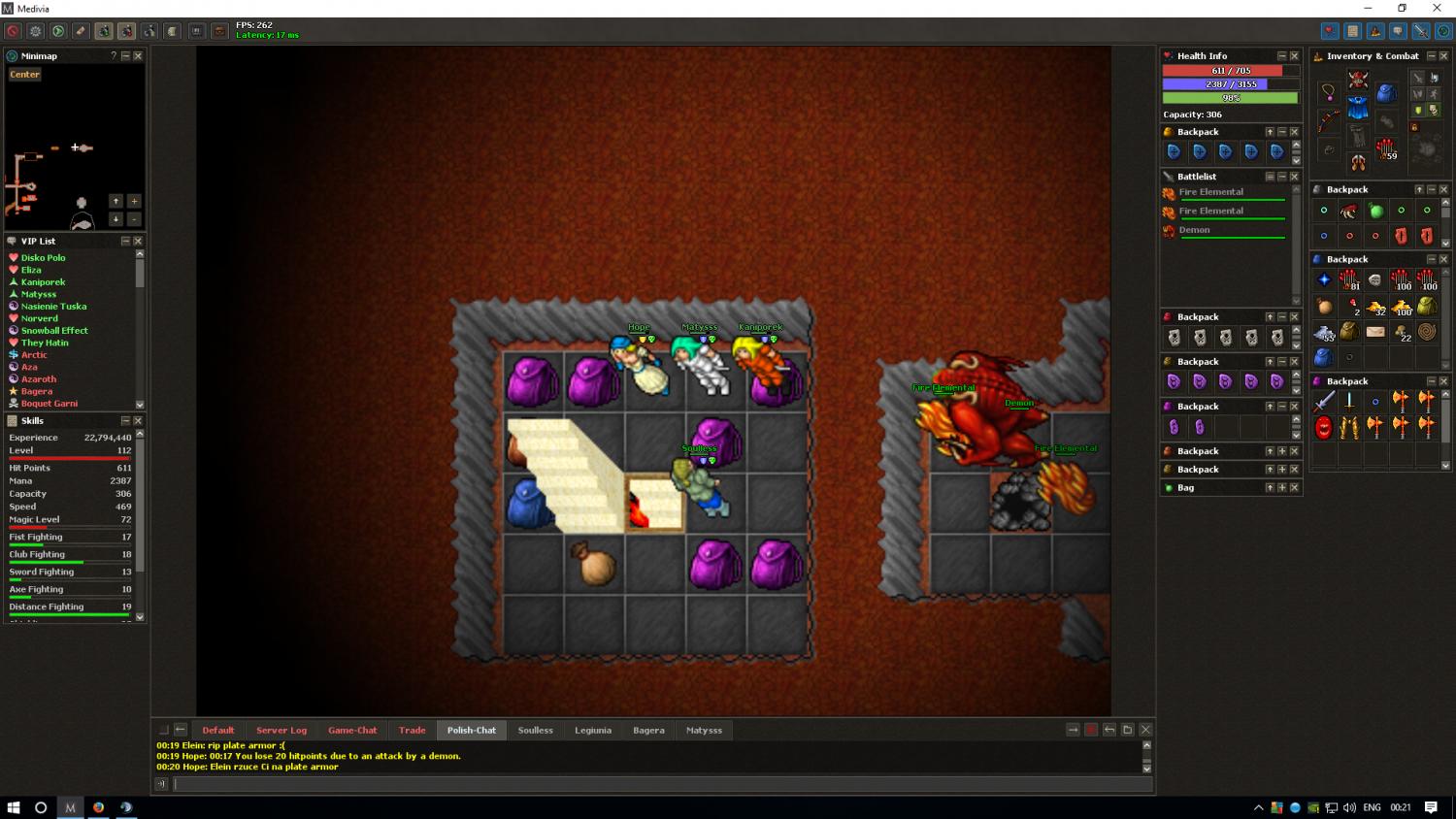Switch to Game-Chat tab
1456x819 pixels.
point(352,731)
